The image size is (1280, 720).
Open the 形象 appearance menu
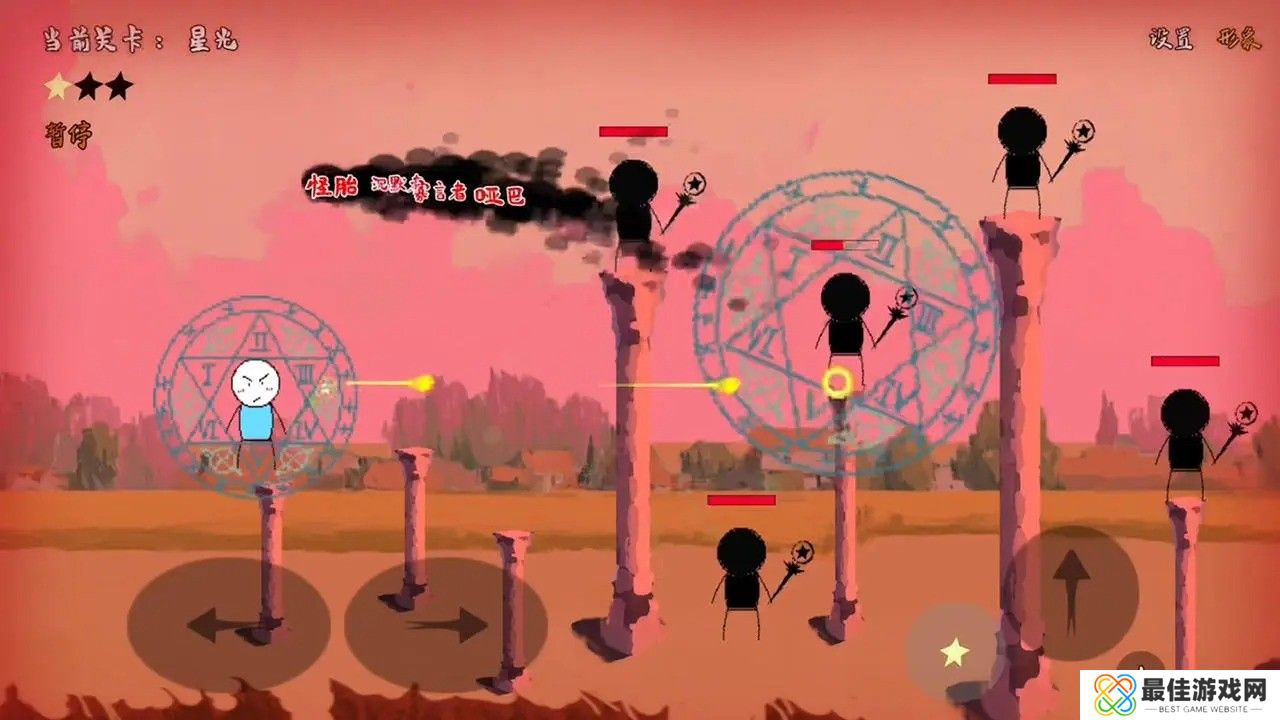pyautogui.click(x=1237, y=39)
